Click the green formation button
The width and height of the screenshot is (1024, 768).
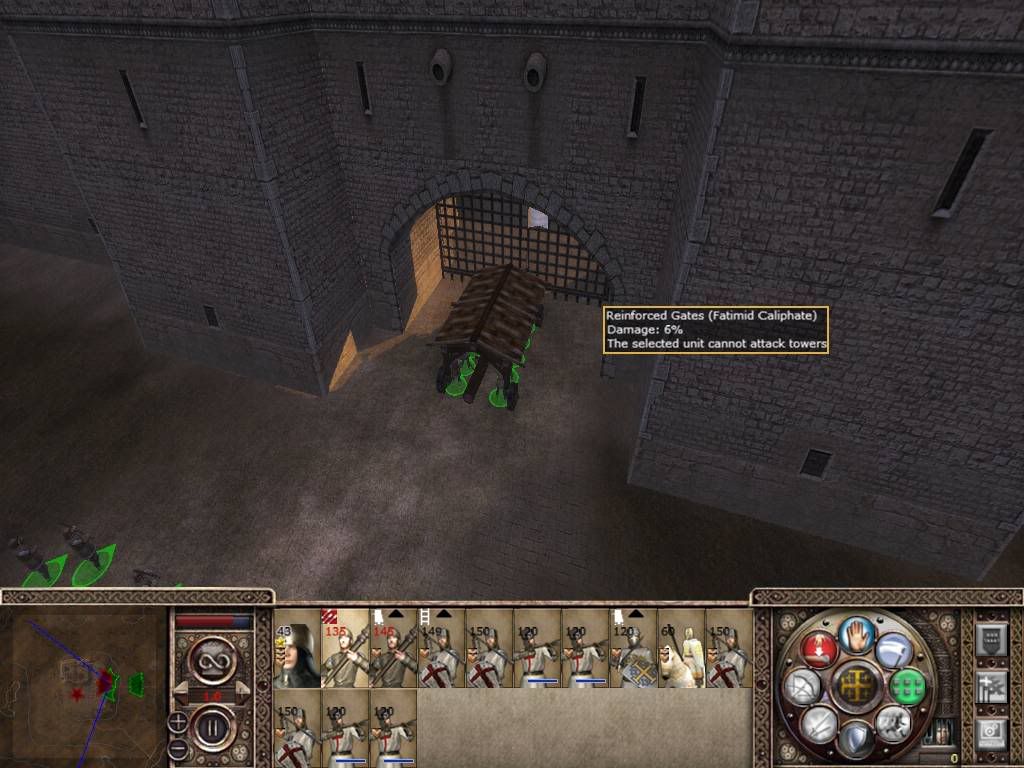pyautogui.click(x=906, y=685)
